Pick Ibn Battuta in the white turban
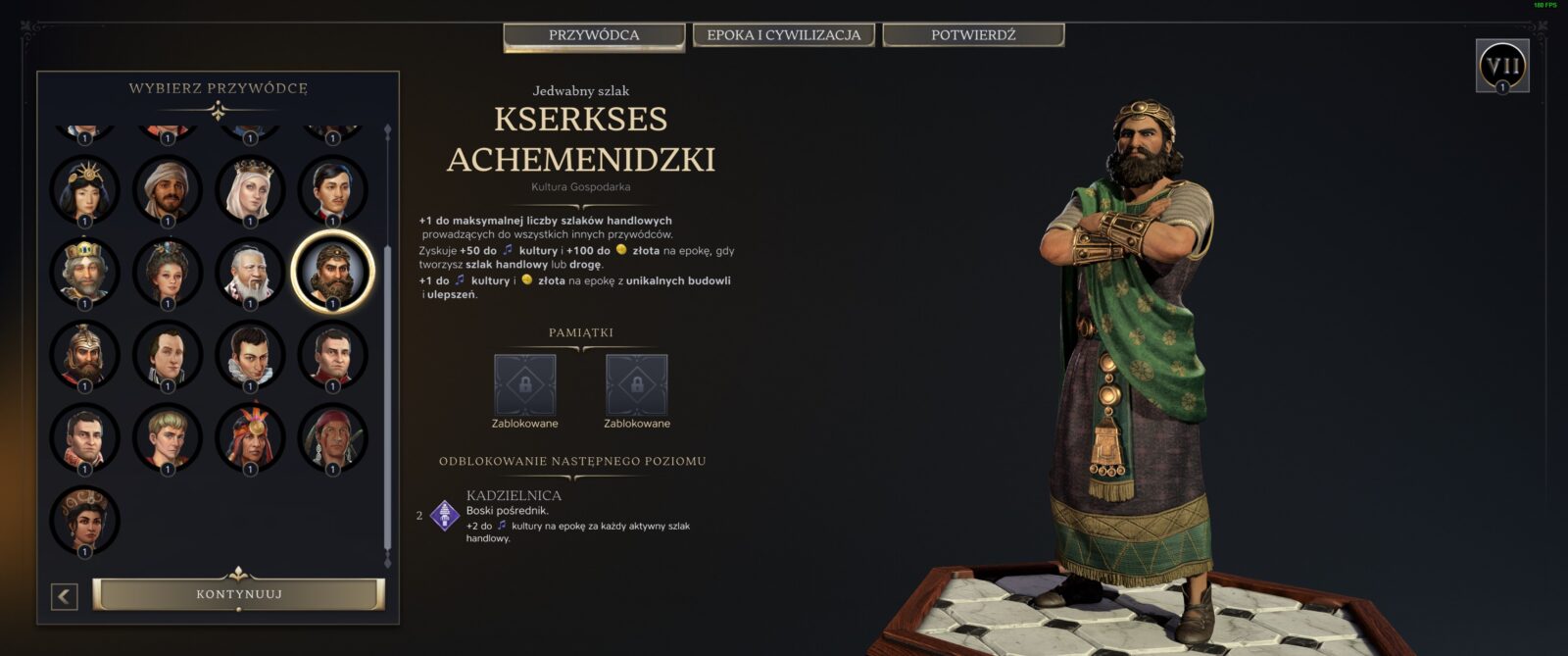The height and width of the screenshot is (656, 1568). pos(168,189)
